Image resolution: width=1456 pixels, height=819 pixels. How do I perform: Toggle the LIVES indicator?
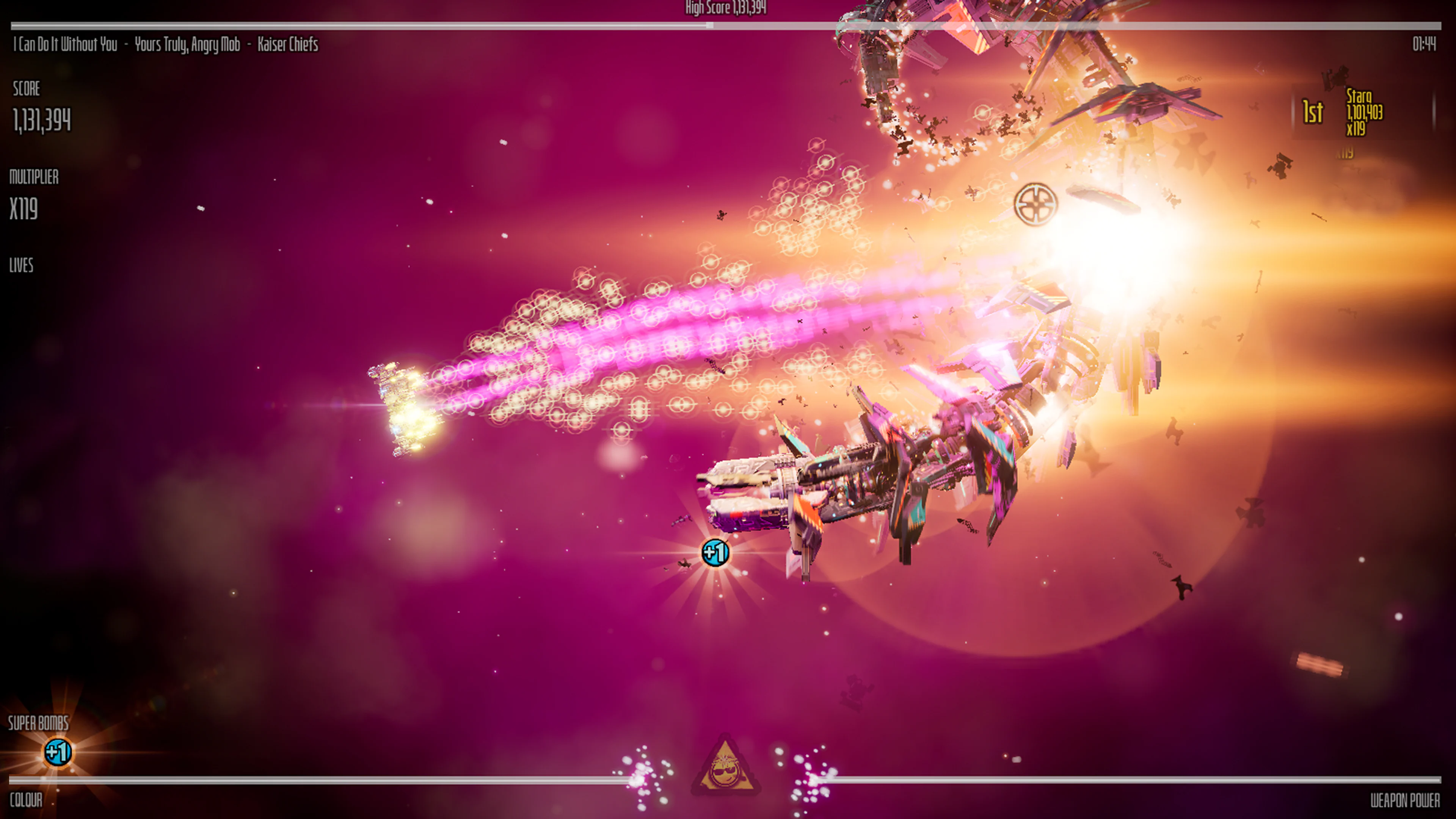point(21,266)
